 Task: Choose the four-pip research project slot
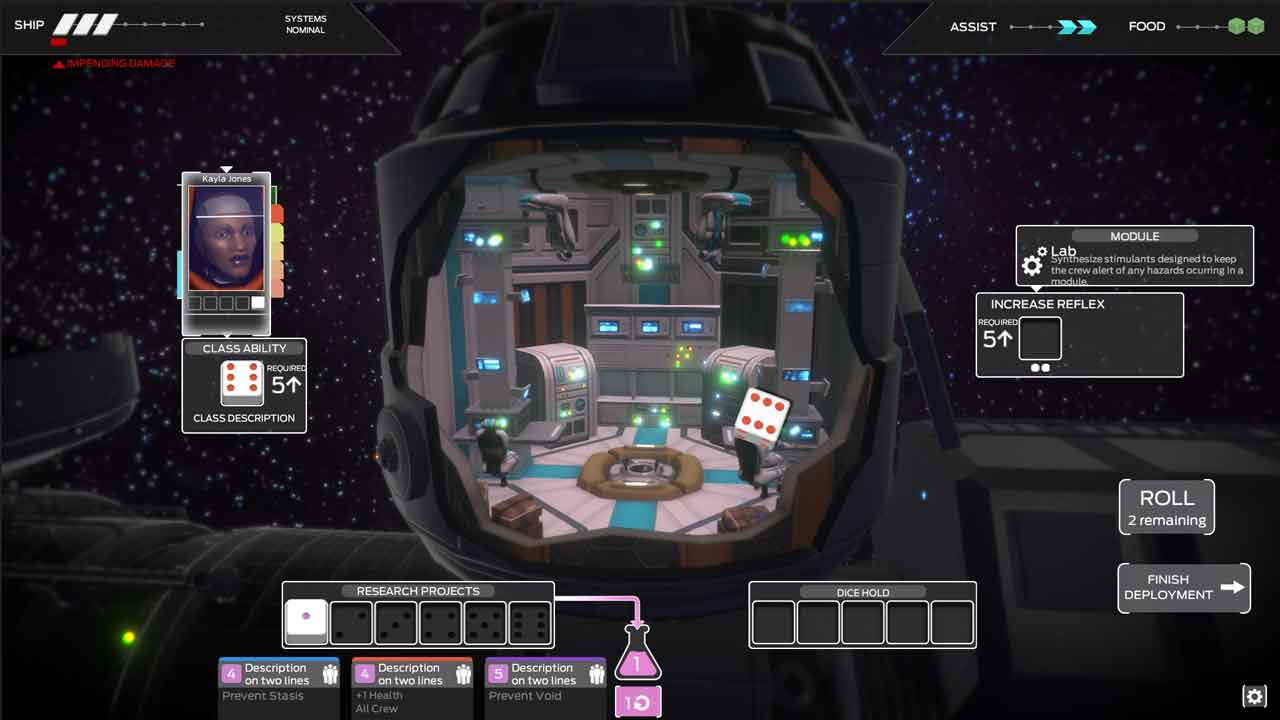click(x=441, y=623)
